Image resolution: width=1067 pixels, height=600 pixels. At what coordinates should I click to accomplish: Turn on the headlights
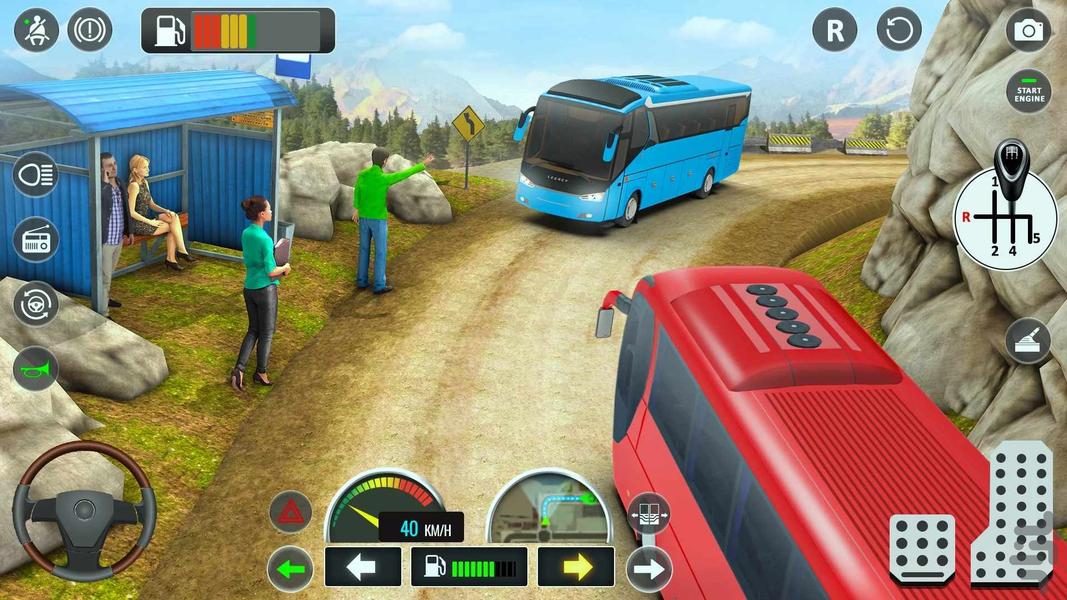tap(36, 176)
